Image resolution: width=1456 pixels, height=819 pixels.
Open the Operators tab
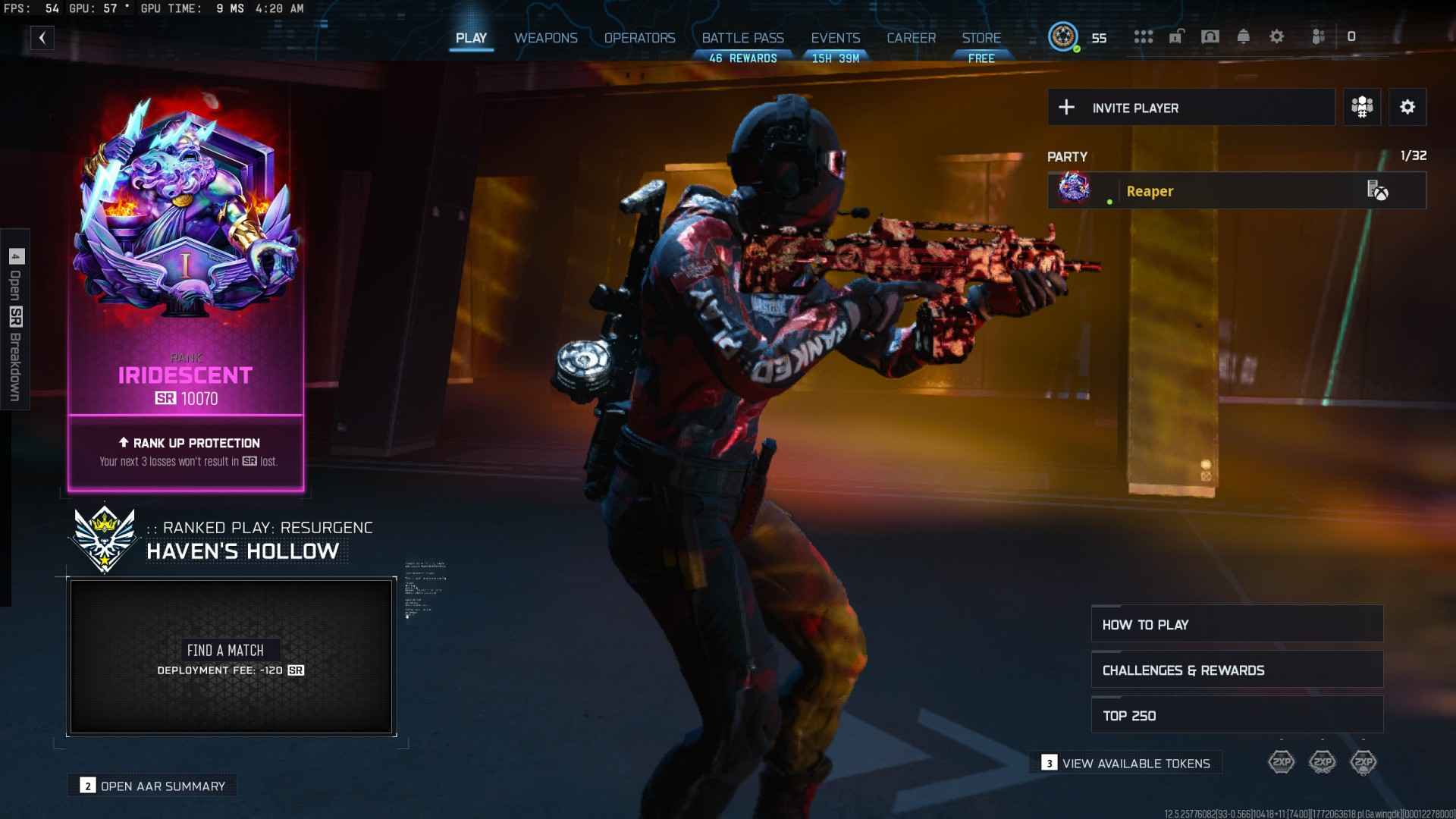tap(639, 37)
